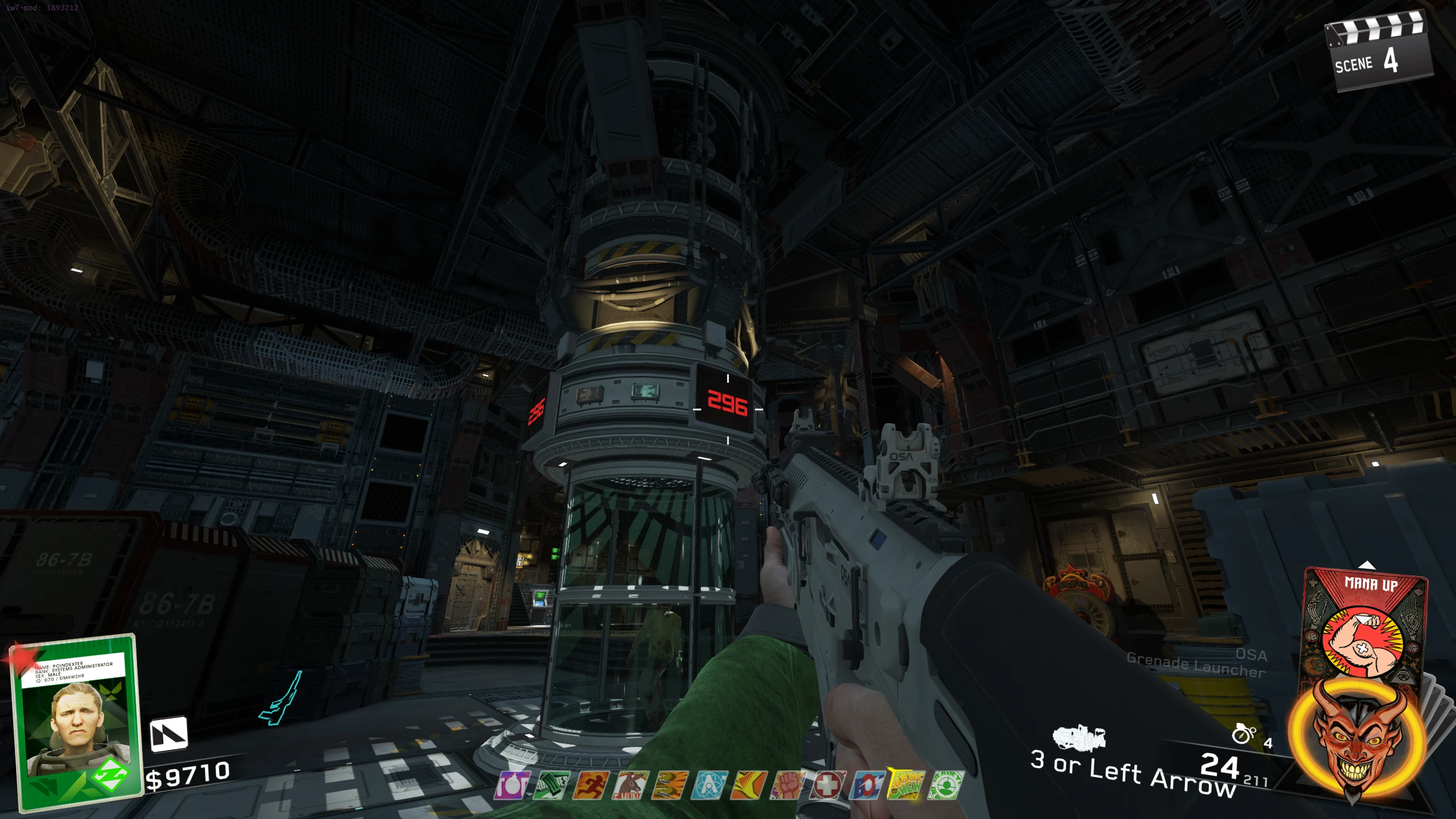Select the cyan rifle outline icon
This screenshot has width=1456, height=819.
coord(282,698)
